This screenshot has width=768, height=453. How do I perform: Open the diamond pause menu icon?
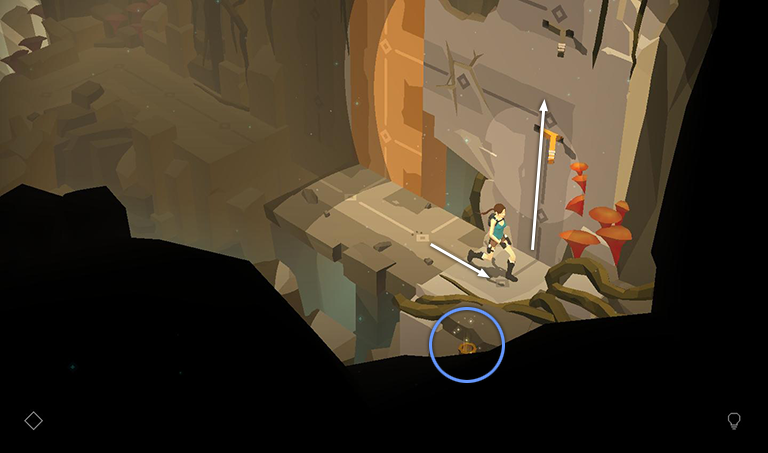(x=33, y=421)
